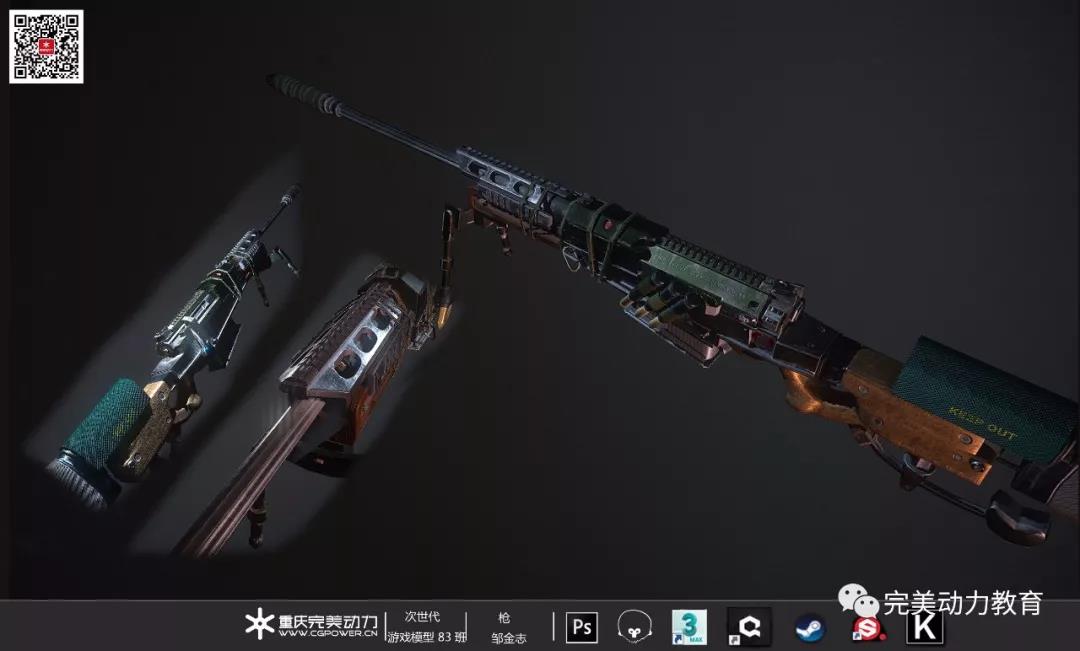Click the Steam logo icon
Screen dimensions: 1080x651
(x=809, y=628)
